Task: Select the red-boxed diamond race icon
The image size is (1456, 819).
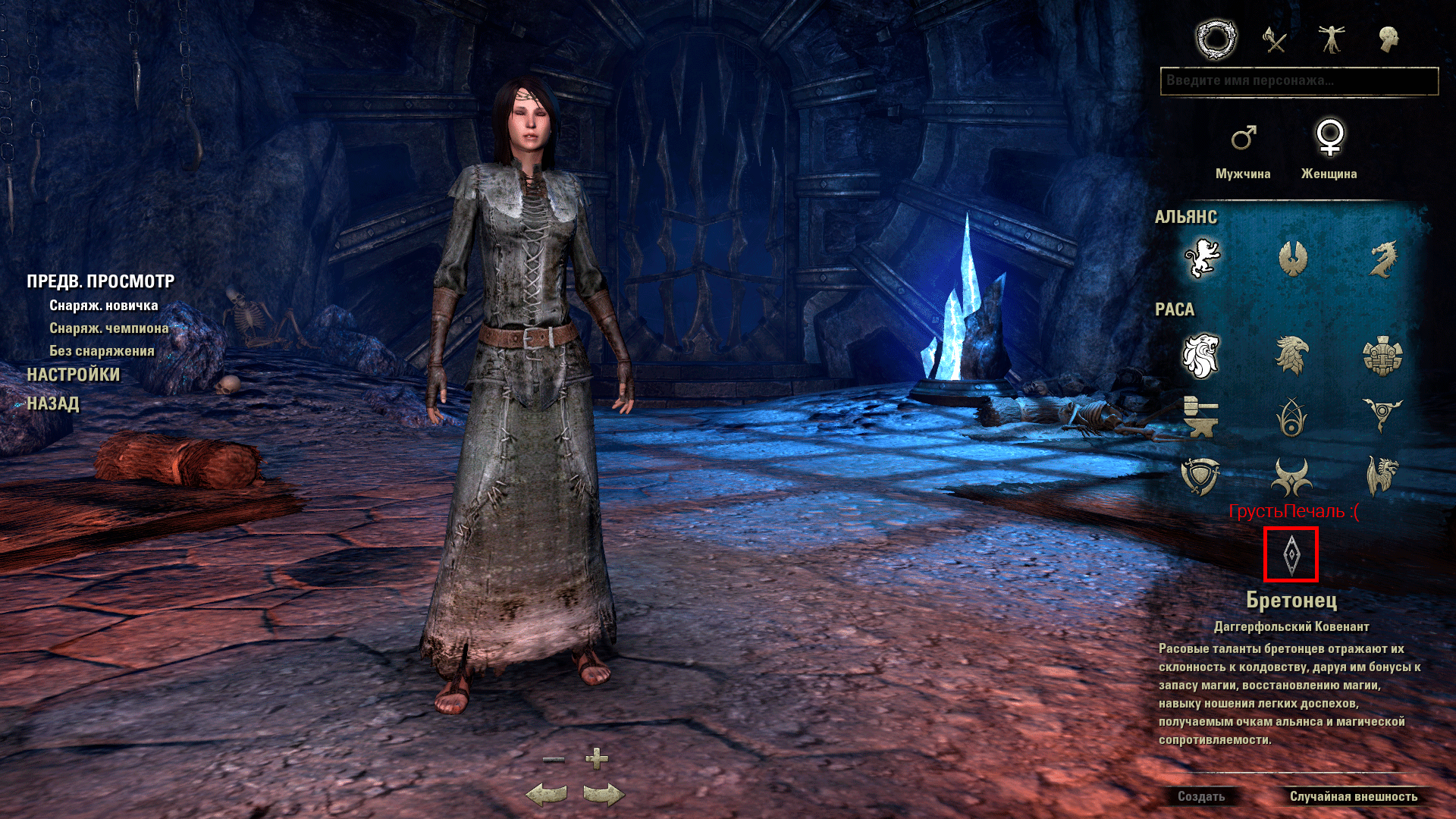Action: point(1291,554)
